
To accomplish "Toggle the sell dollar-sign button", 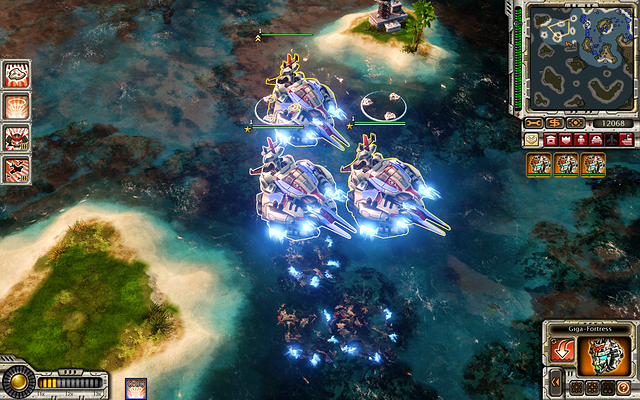I will (554, 123).
